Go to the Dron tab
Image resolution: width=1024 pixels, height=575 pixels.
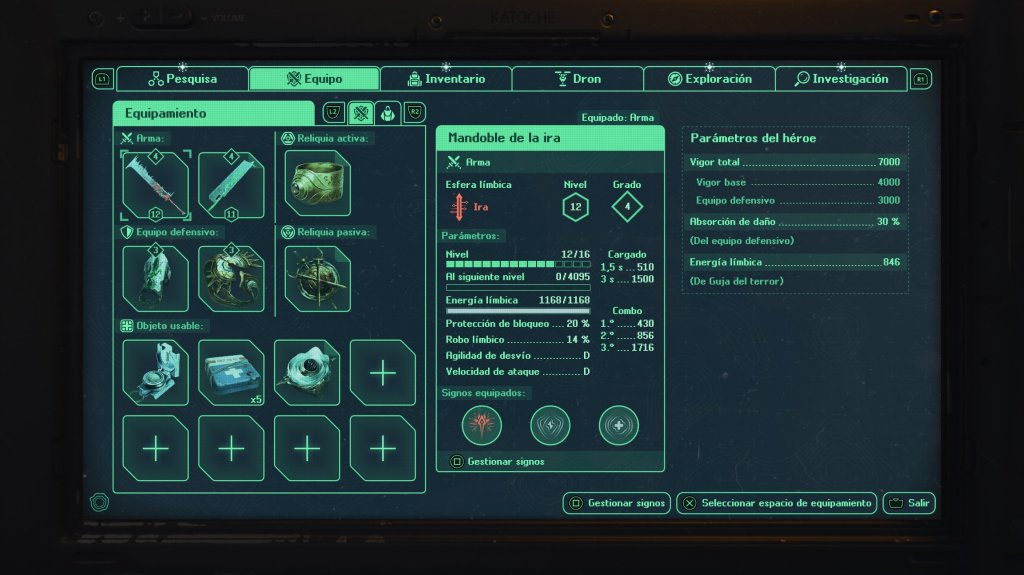(577, 79)
